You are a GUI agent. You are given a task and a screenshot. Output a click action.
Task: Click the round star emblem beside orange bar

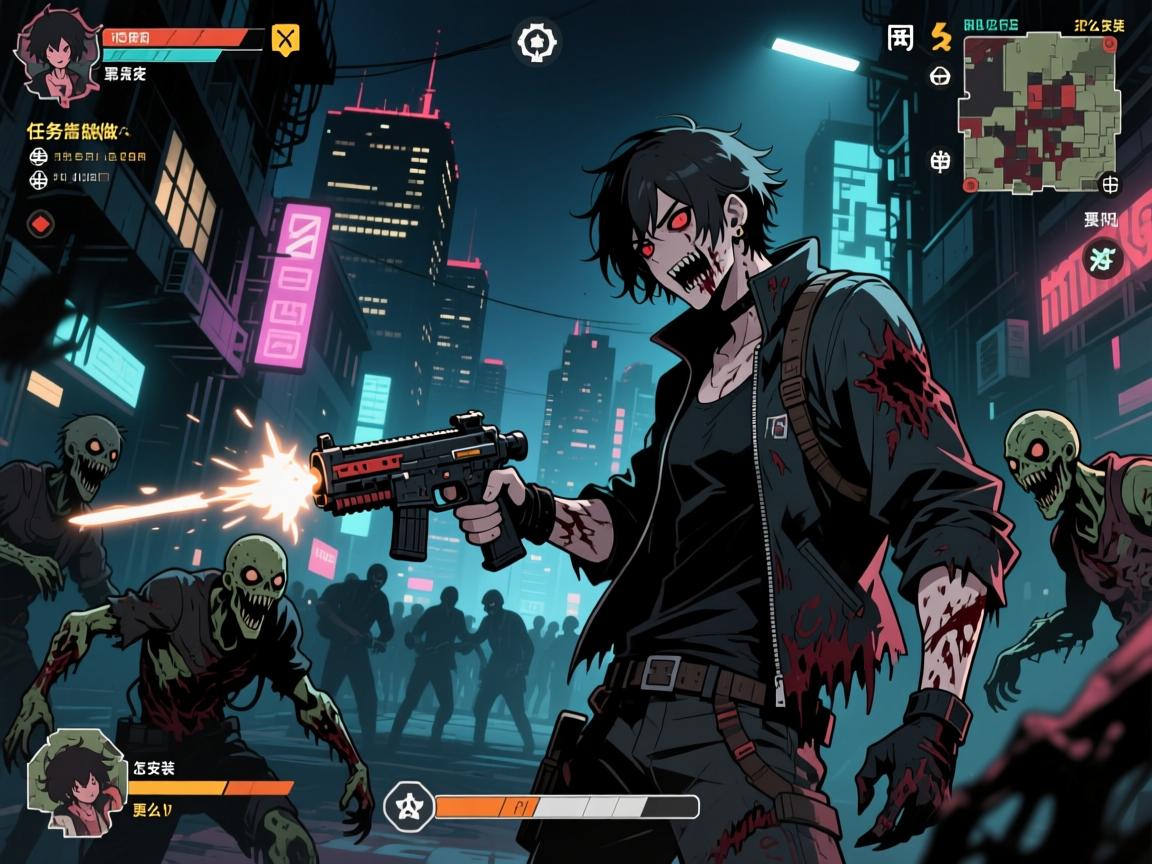pos(408,805)
